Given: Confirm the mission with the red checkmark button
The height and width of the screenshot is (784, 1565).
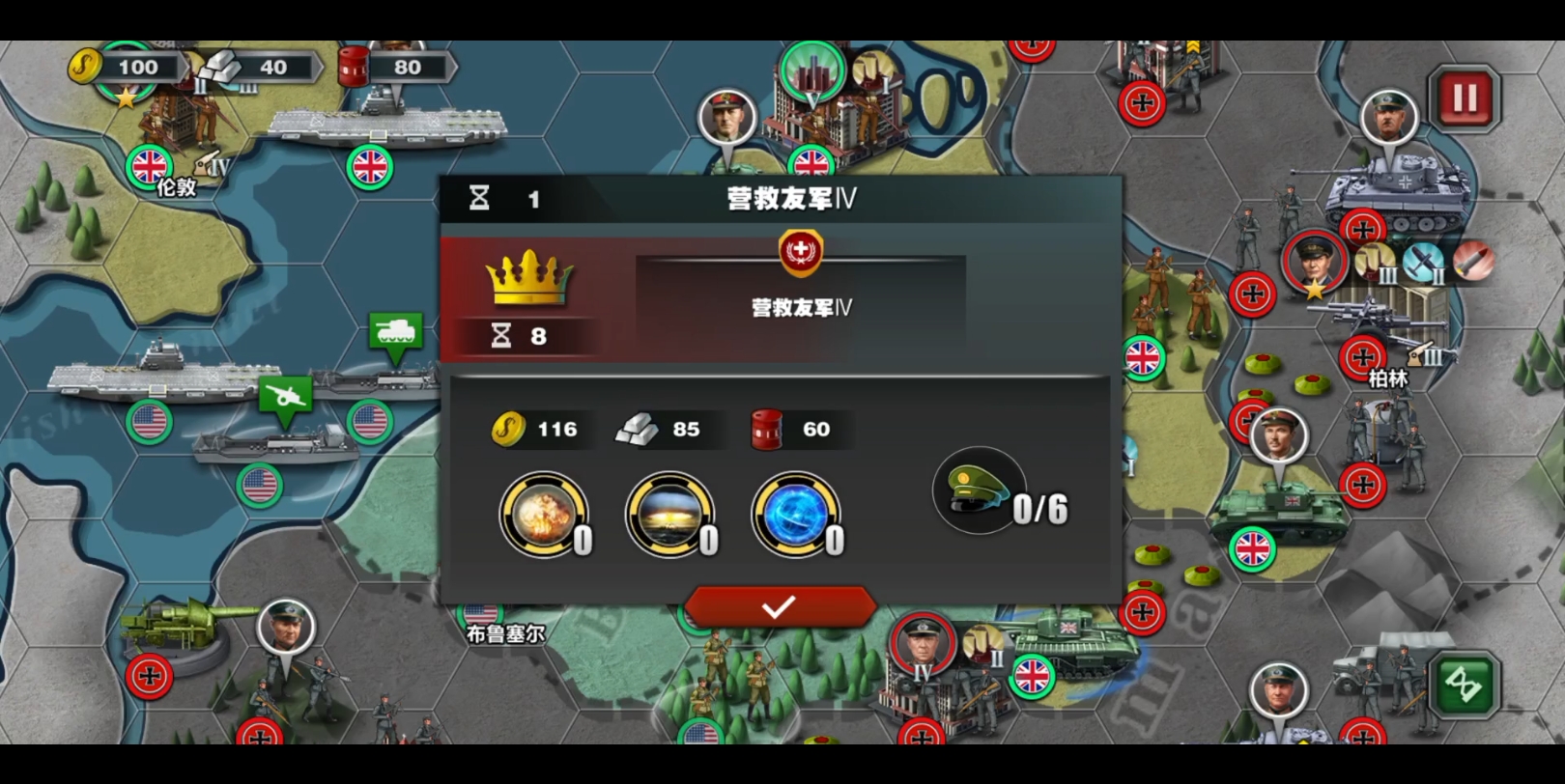Looking at the screenshot, I should tap(780, 607).
